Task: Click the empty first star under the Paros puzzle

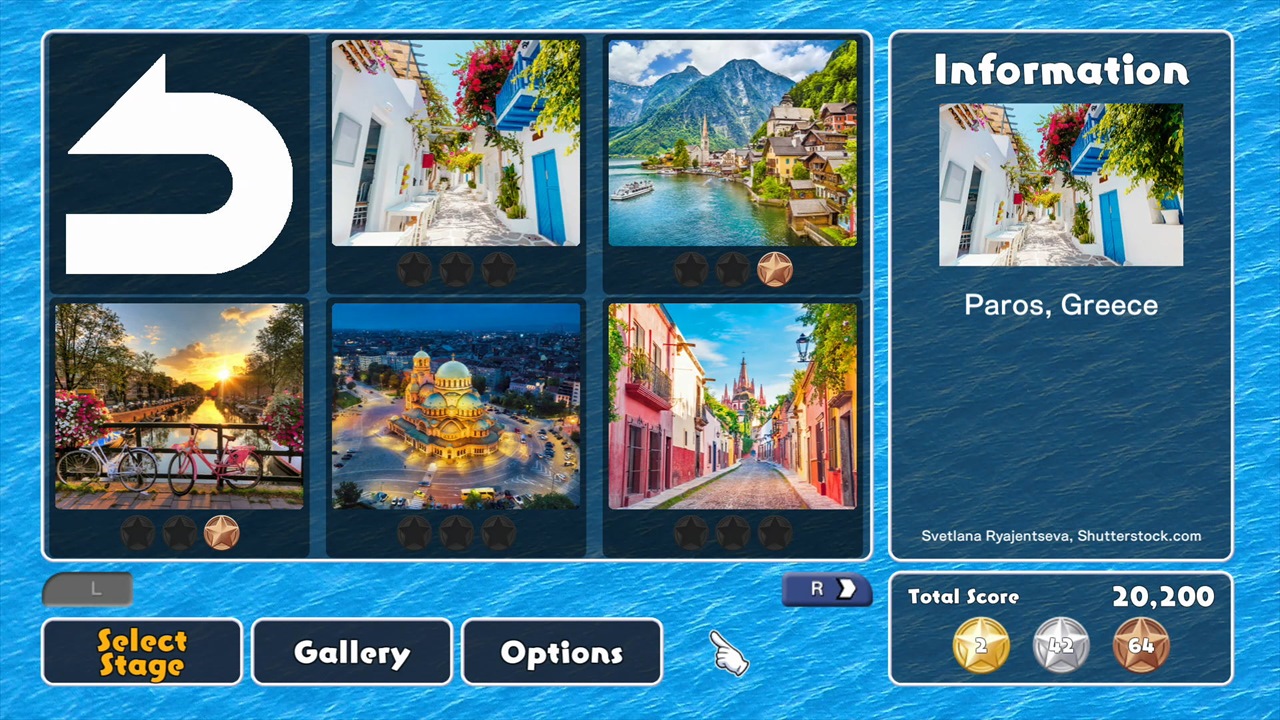Action: click(x=414, y=268)
